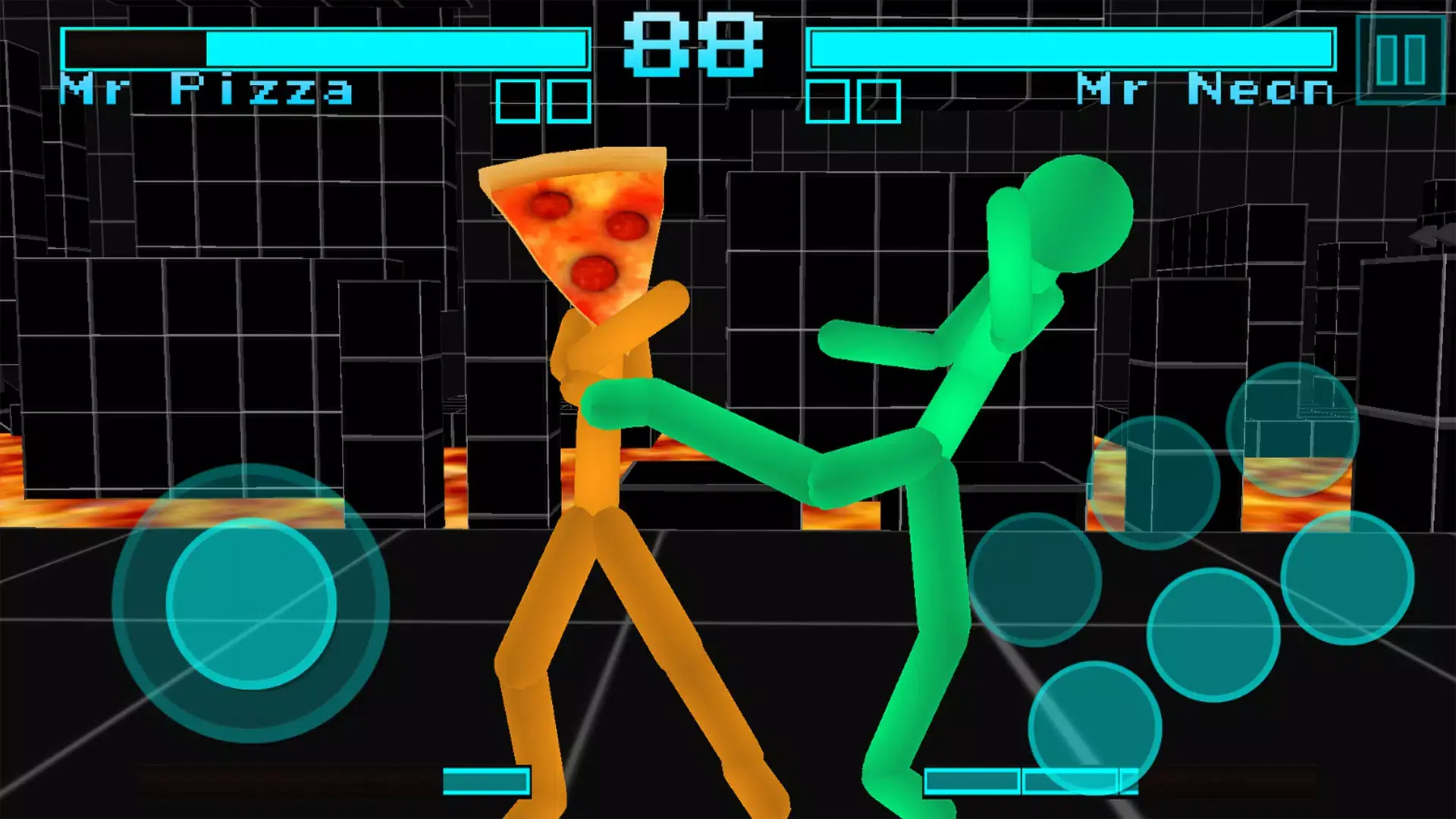The height and width of the screenshot is (819, 1456).
Task: Tap the leftmost attack circle beside Mr Neon
Action: (x=1034, y=580)
